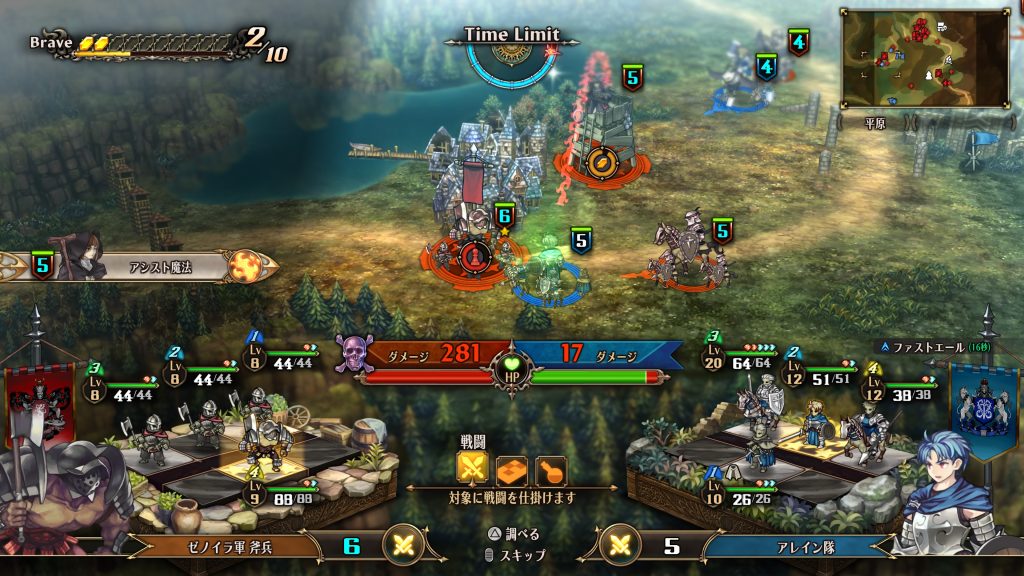Select the orange potion flask item action

pyautogui.click(x=550, y=470)
